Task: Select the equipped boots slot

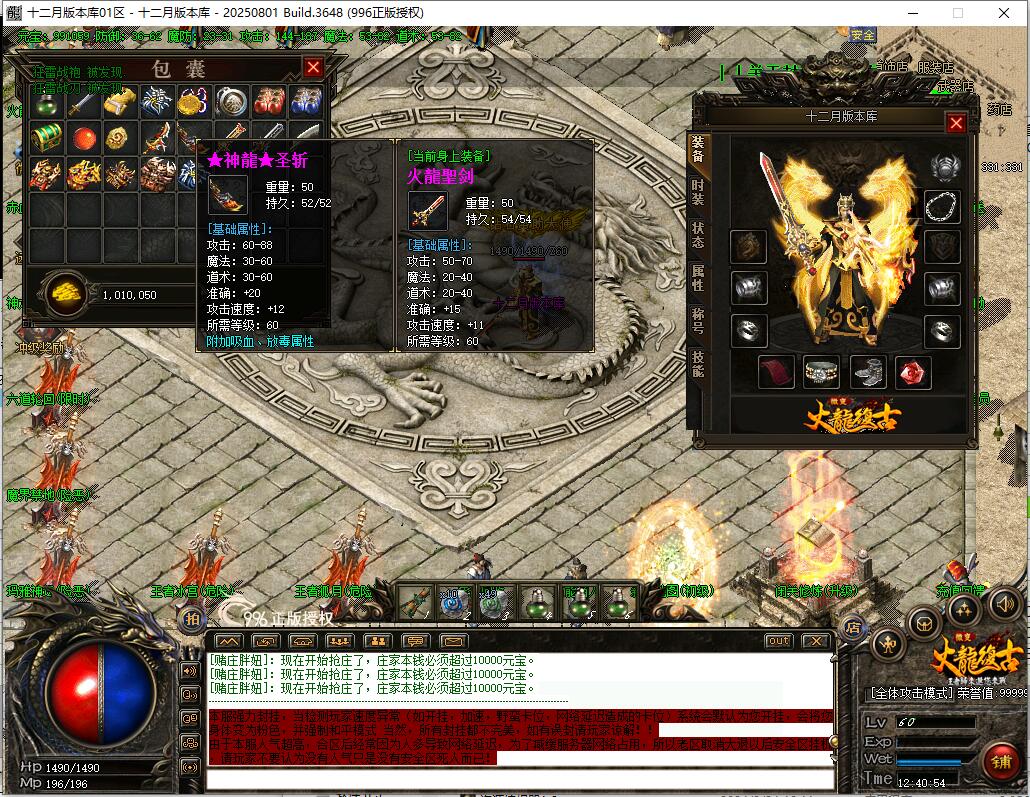Action: pos(868,372)
